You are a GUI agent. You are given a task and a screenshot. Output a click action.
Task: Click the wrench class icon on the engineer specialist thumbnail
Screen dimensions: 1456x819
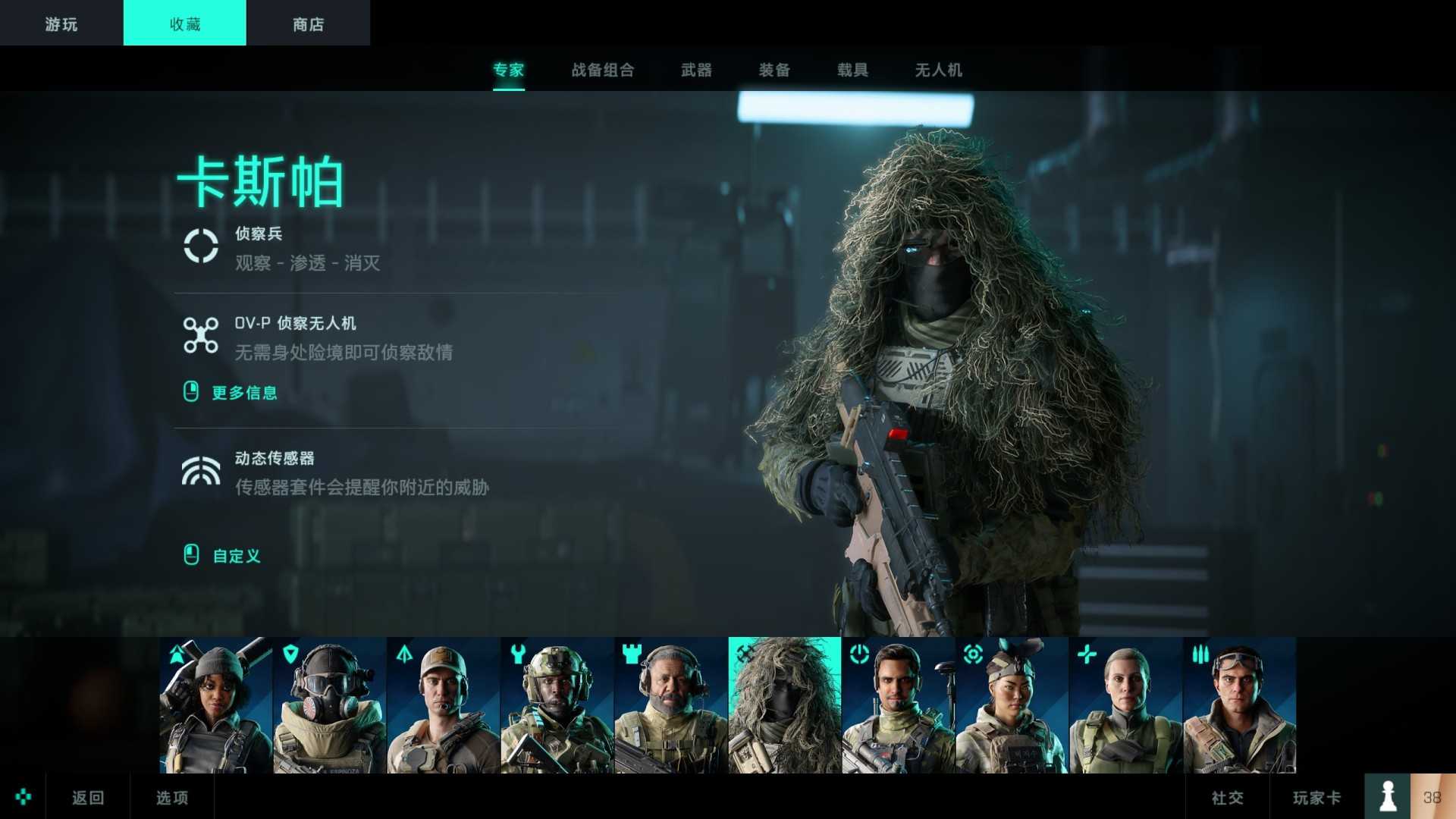517,655
